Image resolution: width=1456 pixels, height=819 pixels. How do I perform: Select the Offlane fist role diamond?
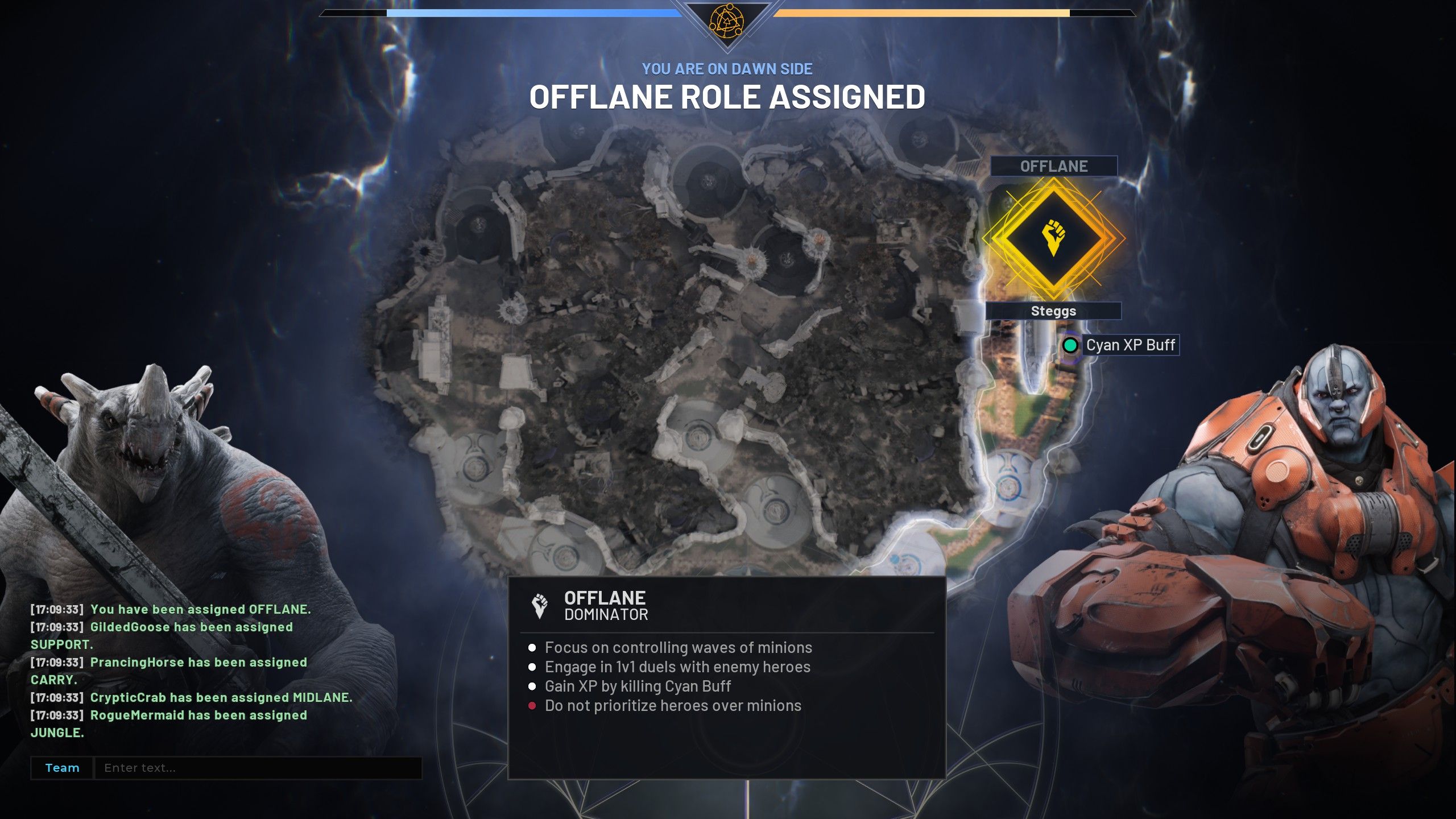point(1053,238)
